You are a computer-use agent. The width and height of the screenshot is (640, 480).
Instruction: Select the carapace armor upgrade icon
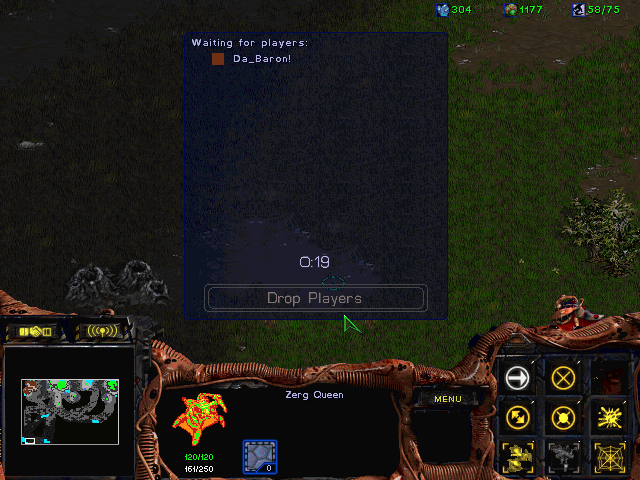(x=260, y=456)
